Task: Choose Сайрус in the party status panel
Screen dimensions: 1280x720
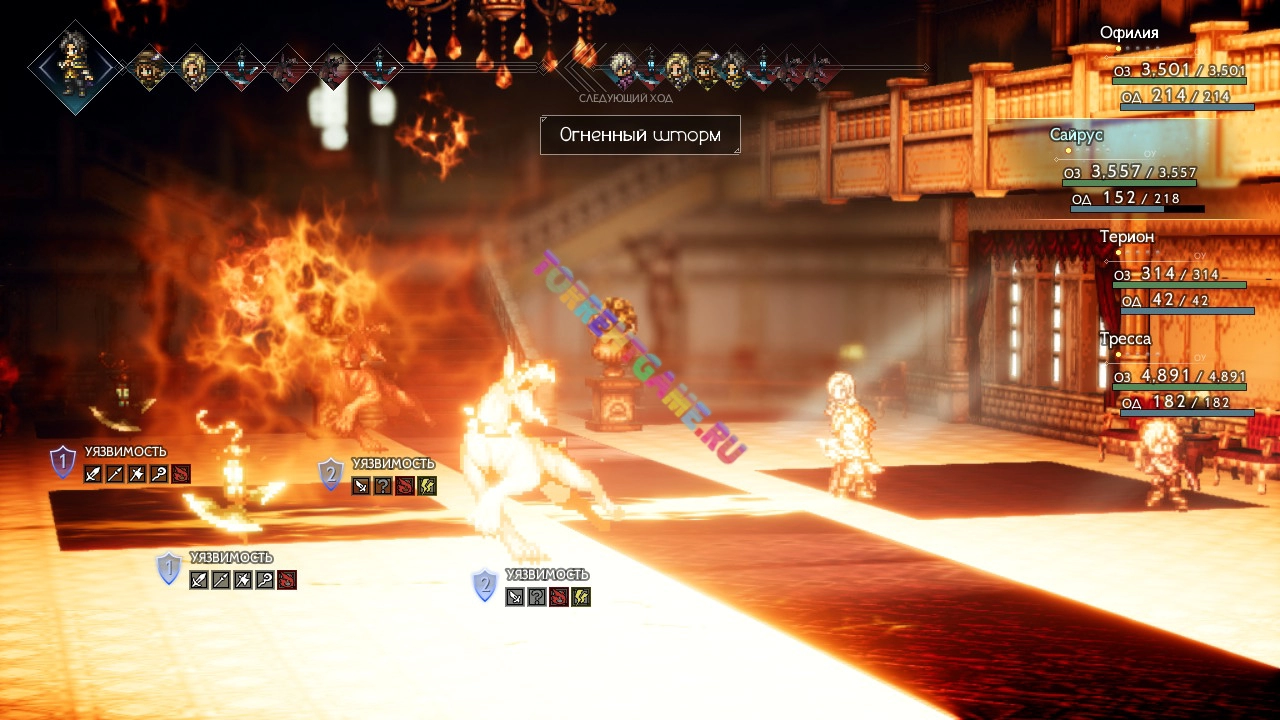Action: tap(1076, 135)
